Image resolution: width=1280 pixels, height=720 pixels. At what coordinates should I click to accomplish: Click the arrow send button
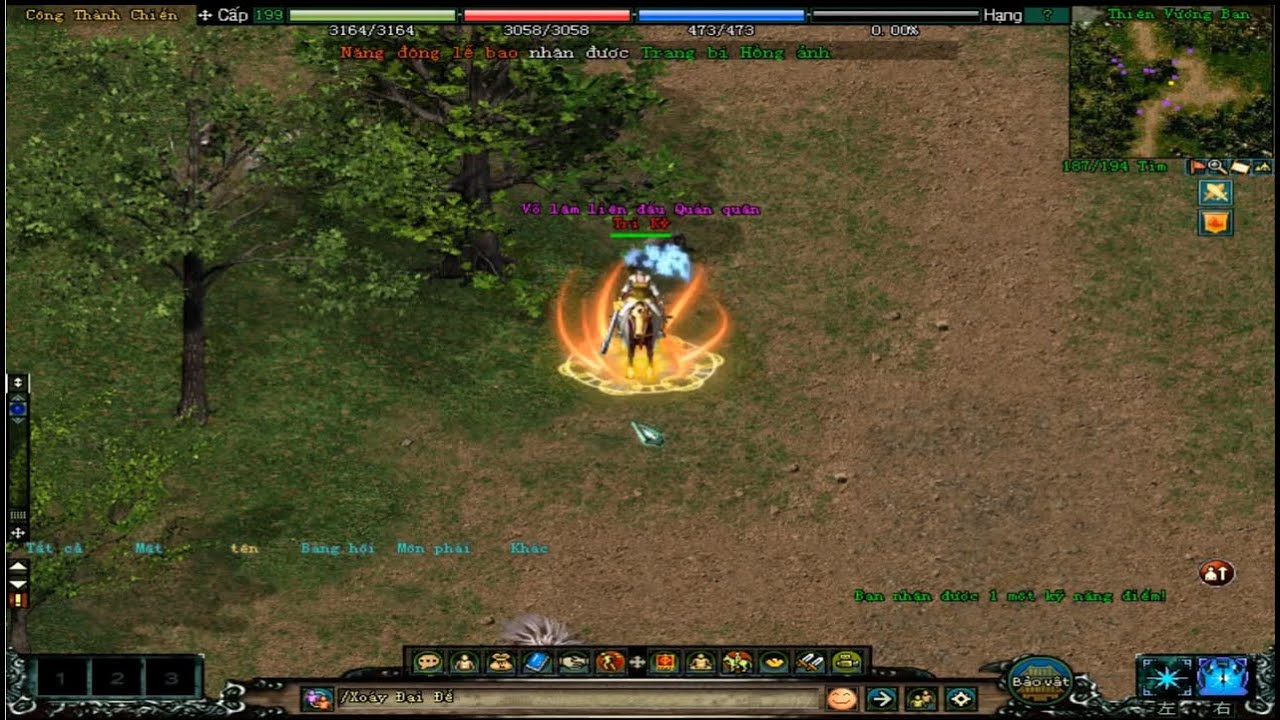(x=881, y=698)
